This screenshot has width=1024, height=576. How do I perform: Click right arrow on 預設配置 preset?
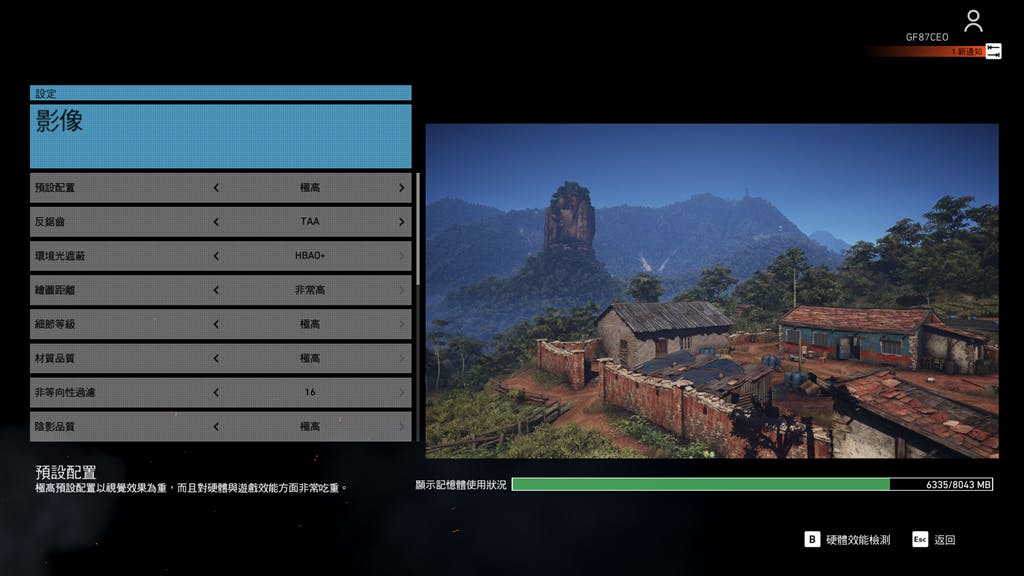402,188
